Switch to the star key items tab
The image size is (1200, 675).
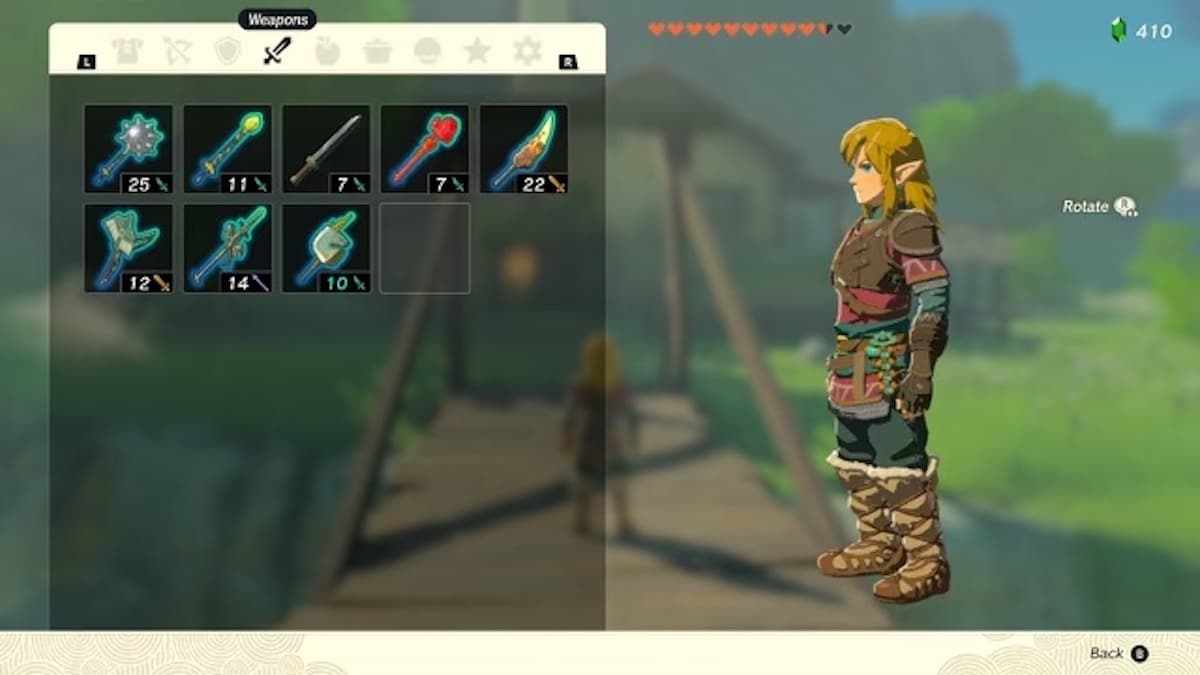pos(477,51)
